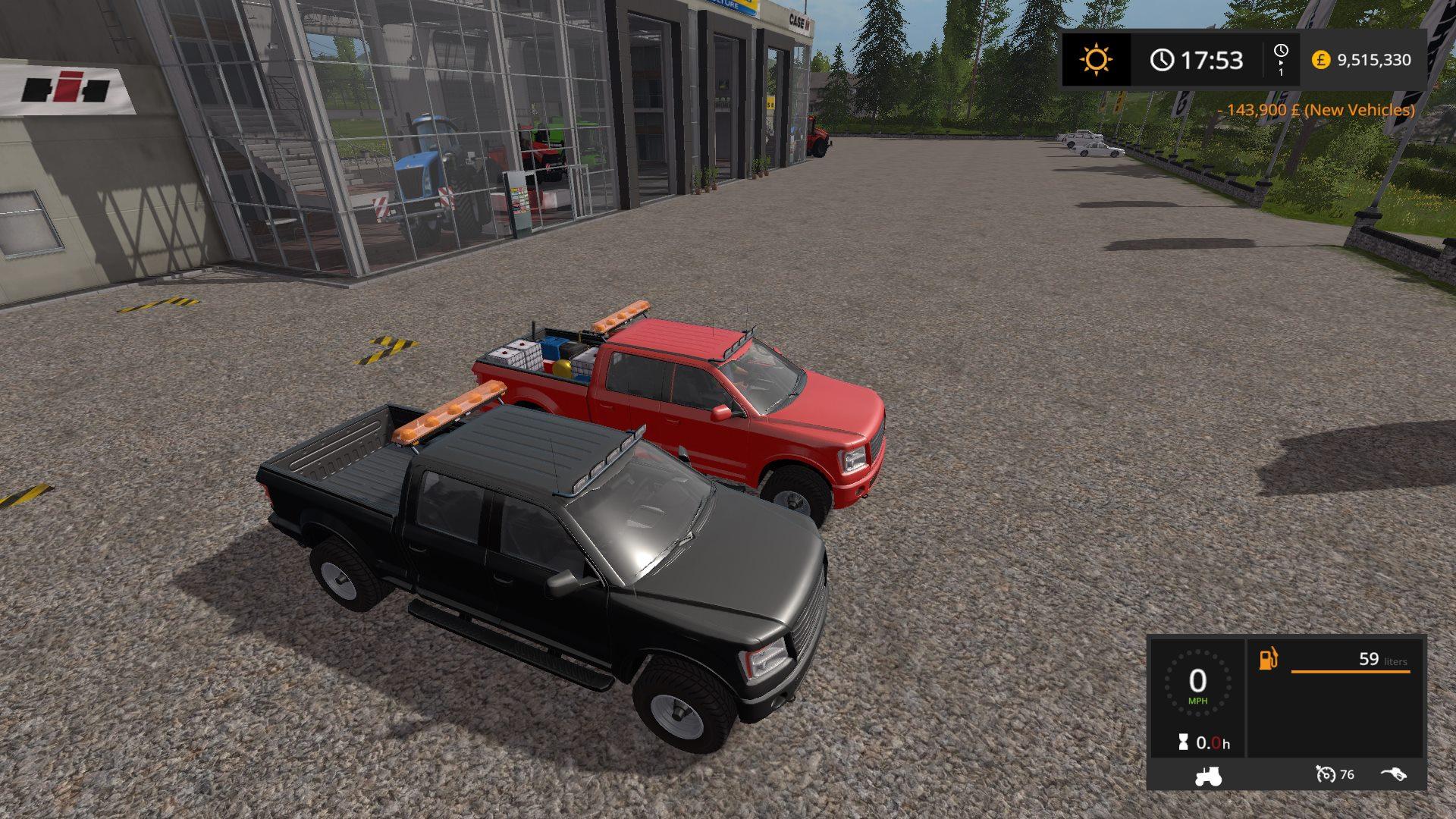The image size is (1456, 819).
Task: Click the gold pound coin icon
Action: [1321, 60]
